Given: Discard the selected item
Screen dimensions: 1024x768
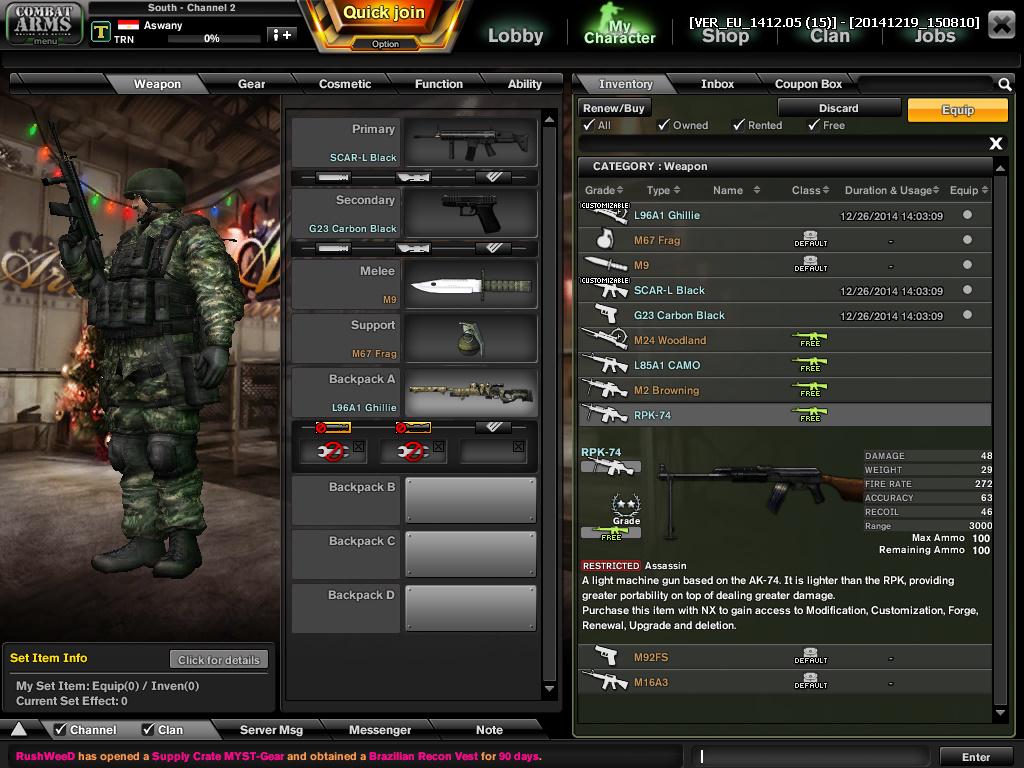Looking at the screenshot, I should (x=838, y=108).
